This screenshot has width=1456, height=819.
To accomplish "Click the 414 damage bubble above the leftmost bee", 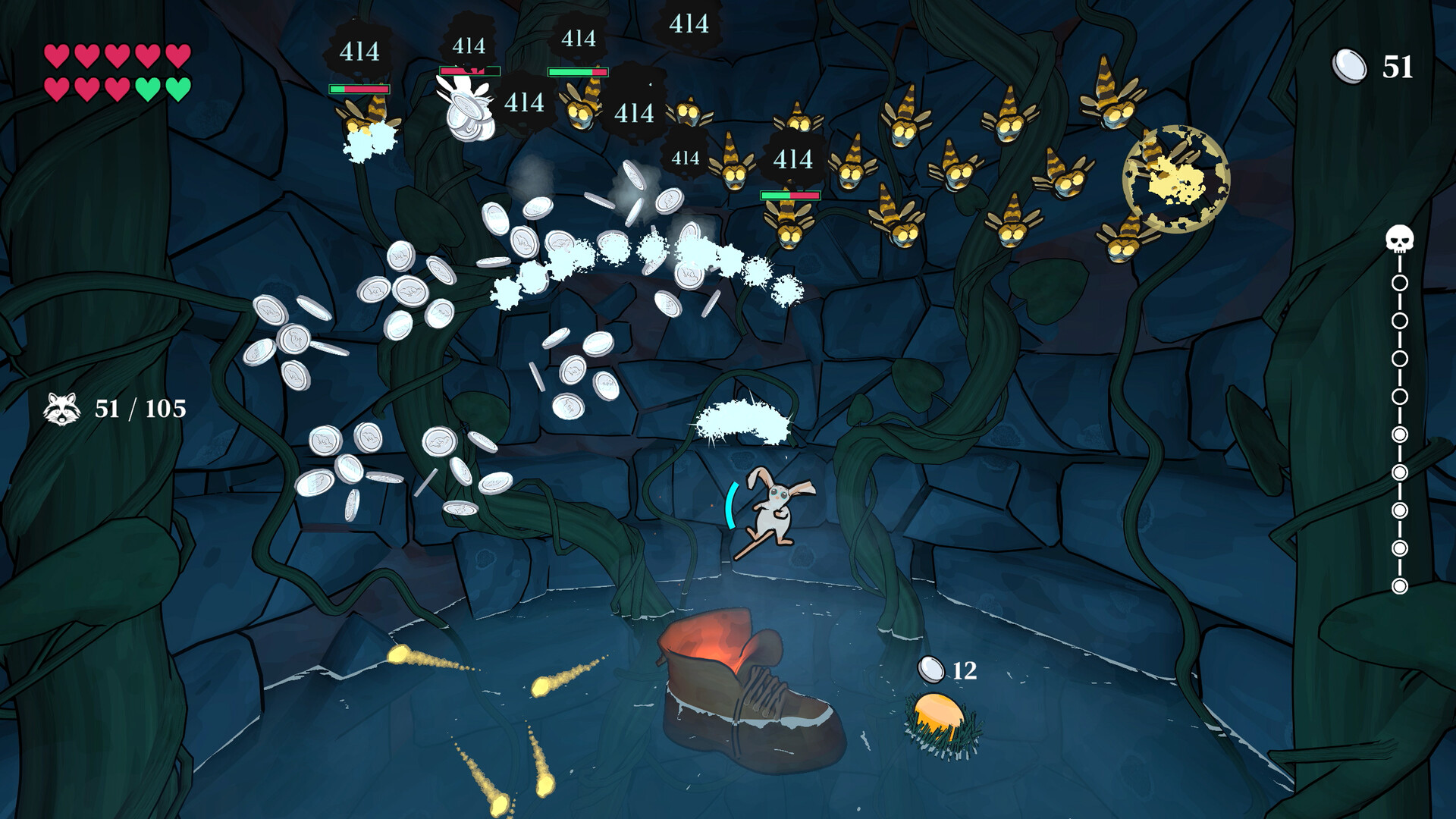I will coord(360,52).
